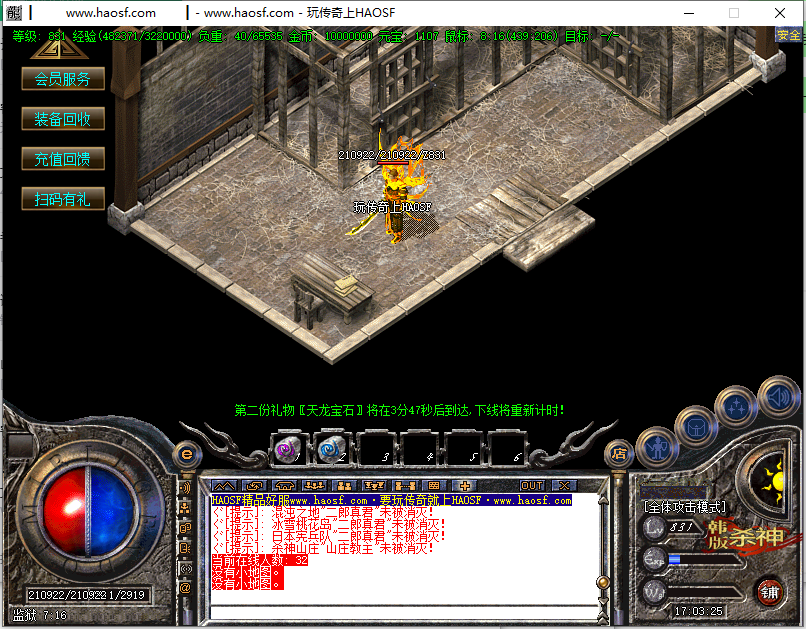The image size is (806, 629).
Task: Click the red 铺 stall button
Action: coord(769,591)
